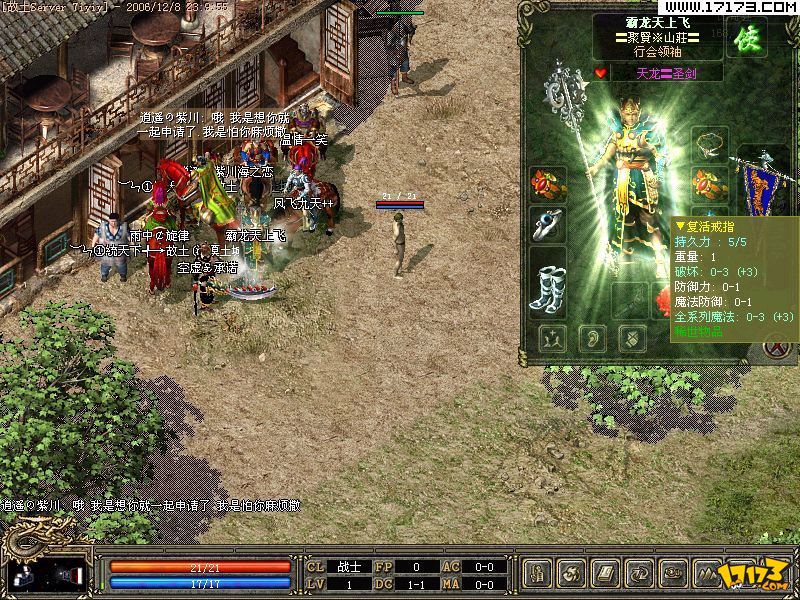This screenshot has height=600, width=800.
Task: Click the blue gem ring slot
Action: click(x=548, y=225)
